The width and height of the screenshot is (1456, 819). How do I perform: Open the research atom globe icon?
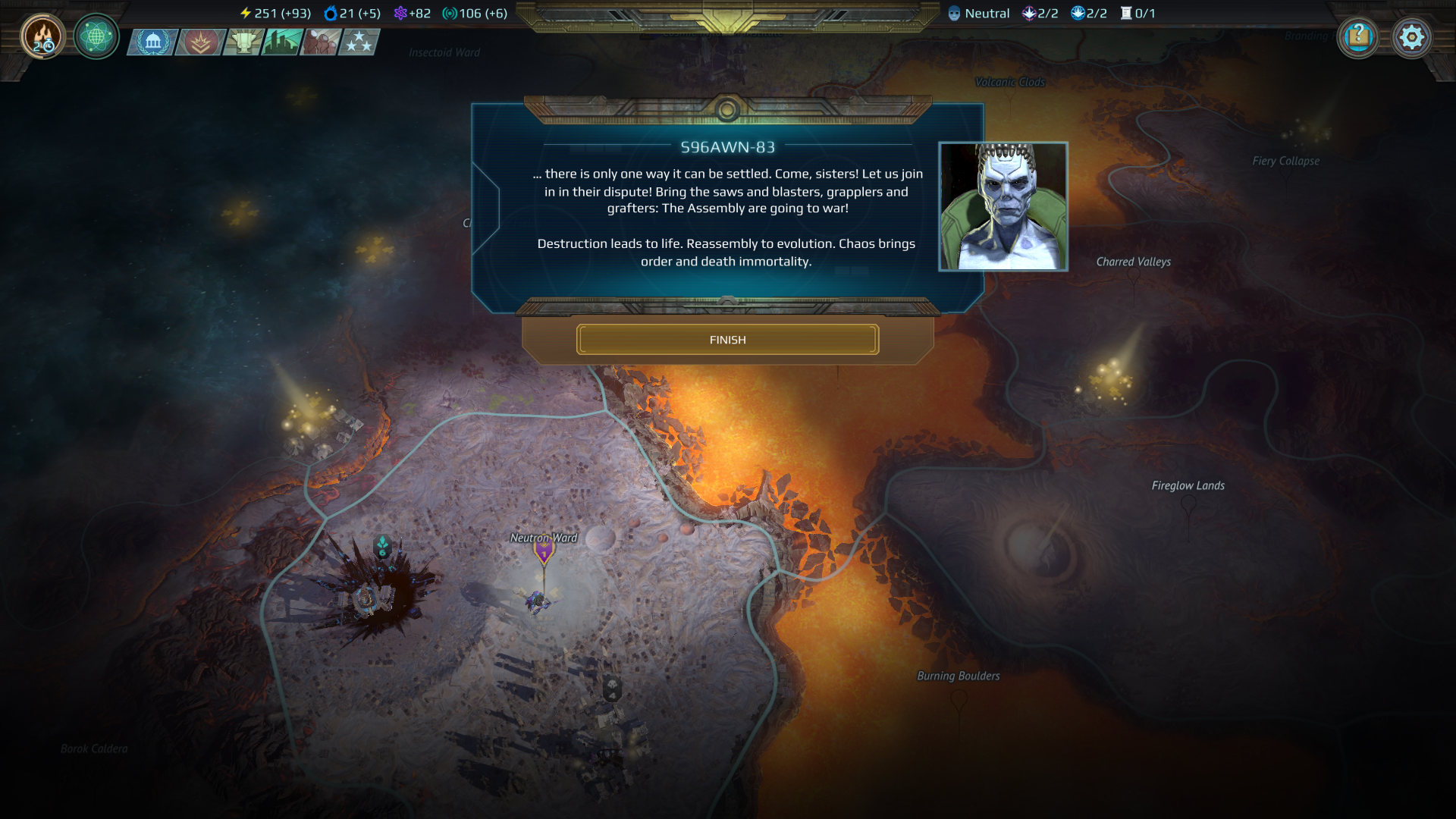click(x=96, y=37)
